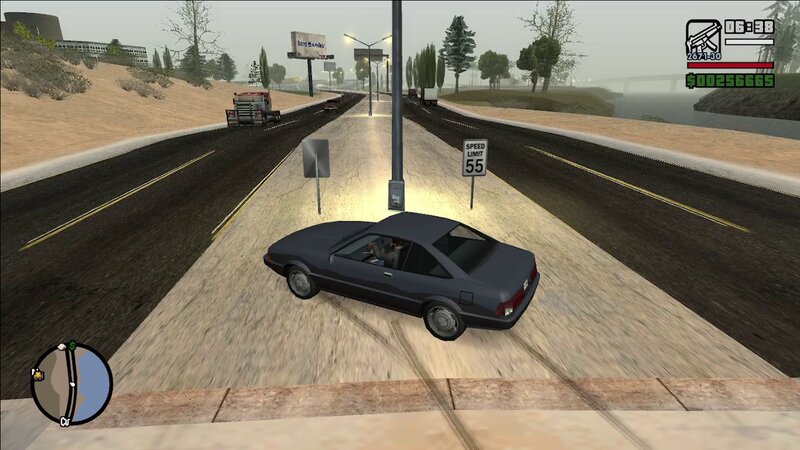Image resolution: width=800 pixels, height=450 pixels.
Task: Click the CJ marker at the radar's bottom
Action: tap(63, 421)
